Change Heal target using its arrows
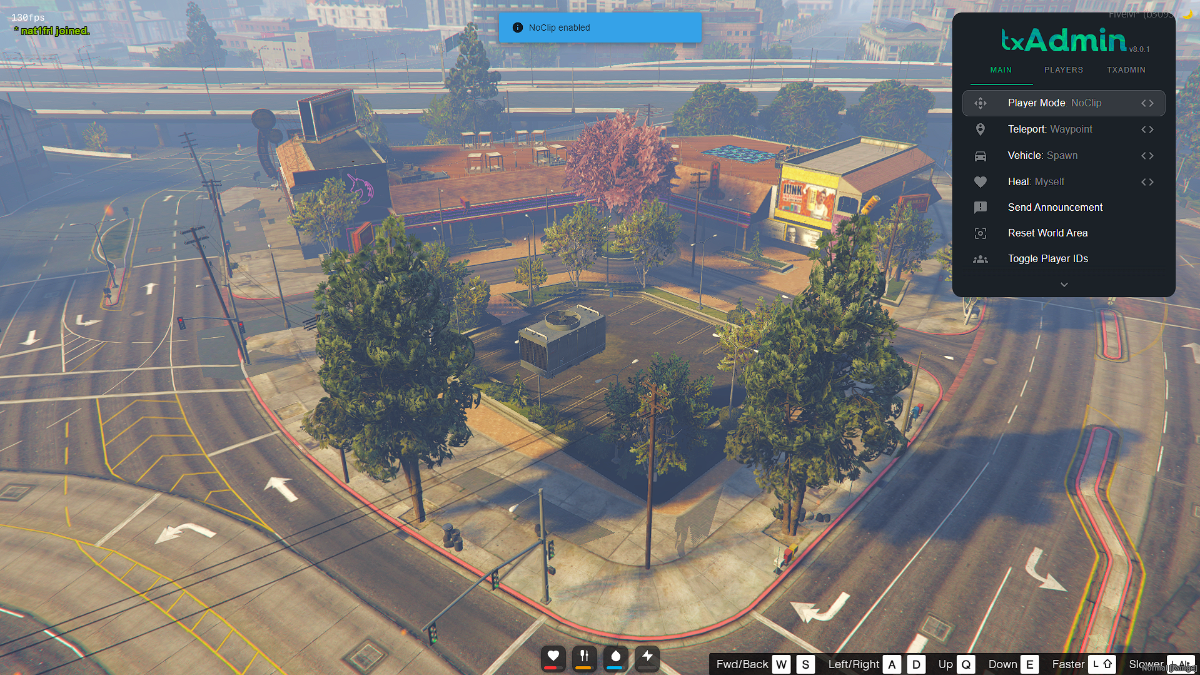Screen dimensions: 1200x675 pos(1147,182)
